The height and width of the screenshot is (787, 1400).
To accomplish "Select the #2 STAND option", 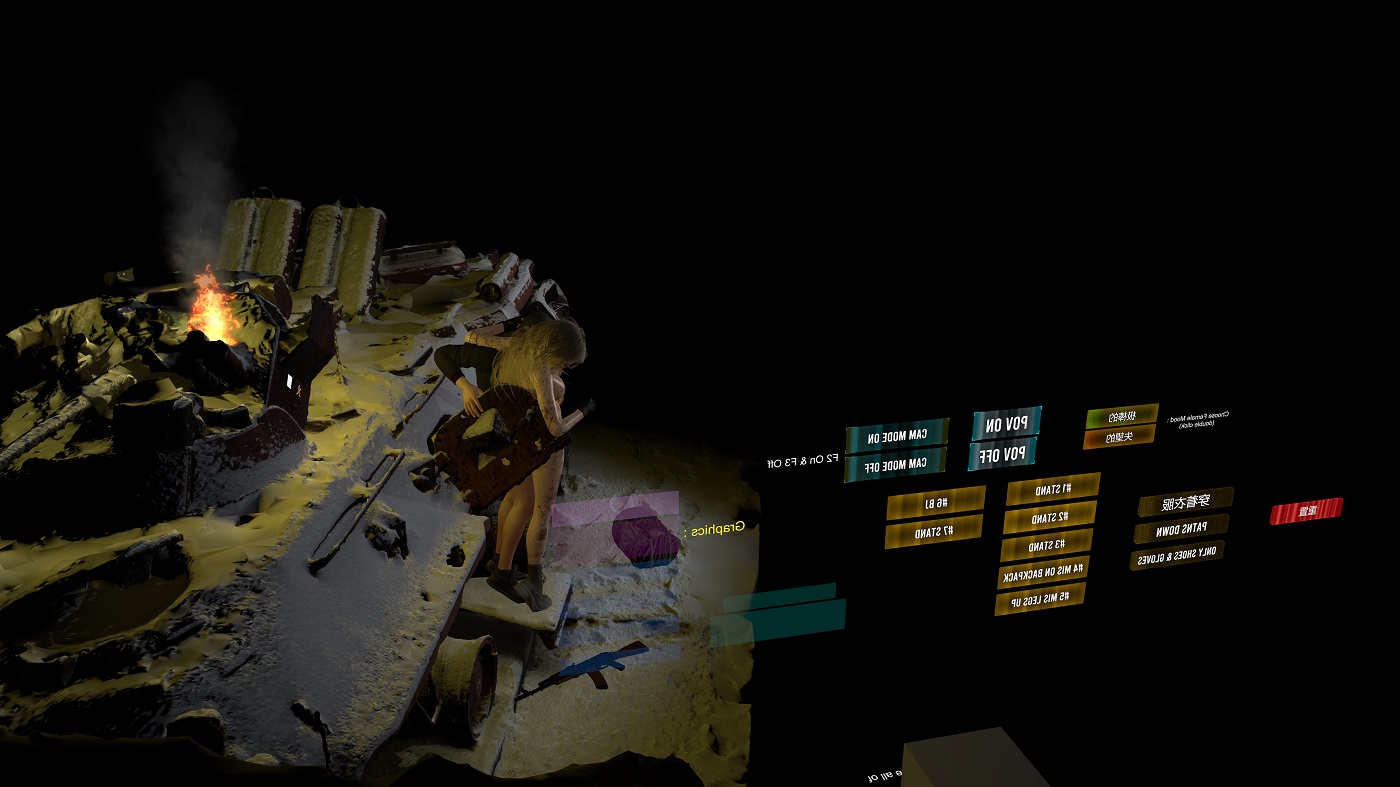I will [1050, 517].
